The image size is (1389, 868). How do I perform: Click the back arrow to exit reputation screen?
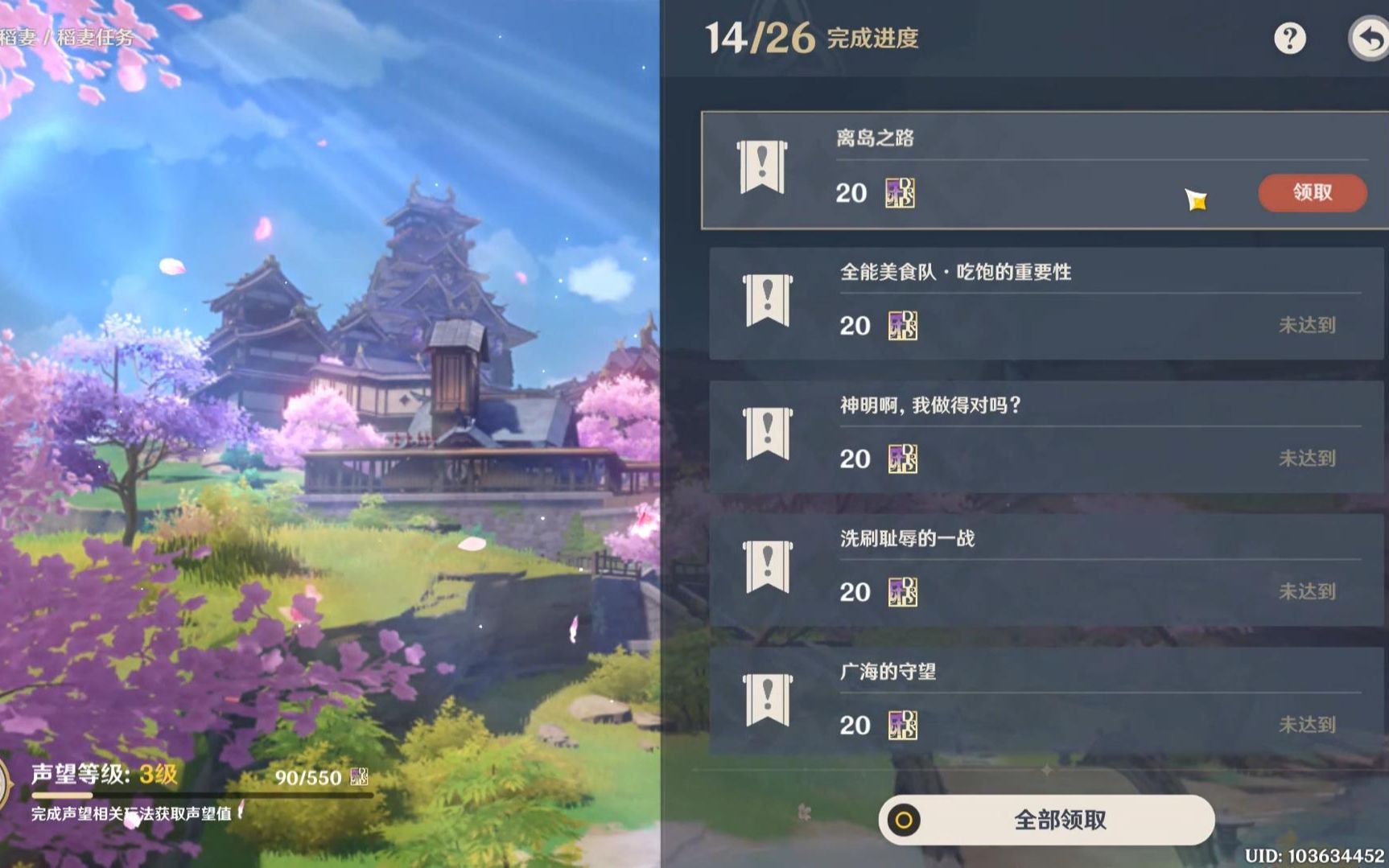pyautogui.click(x=1370, y=38)
